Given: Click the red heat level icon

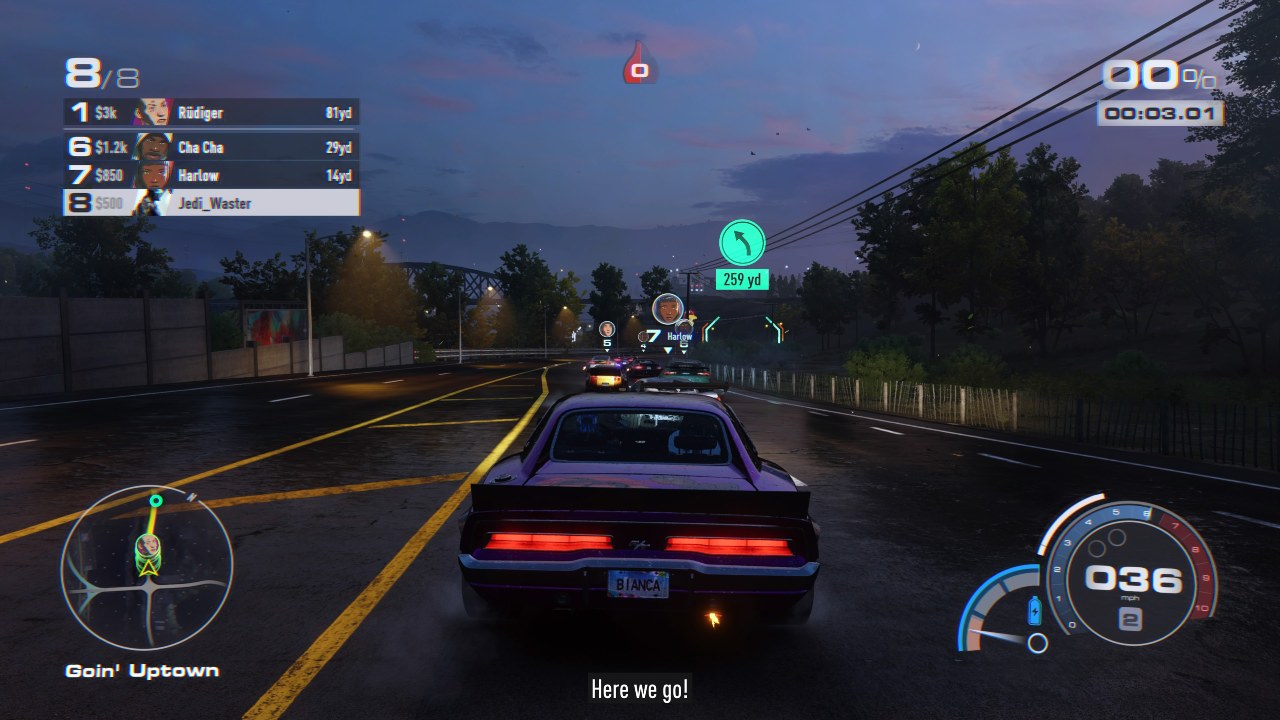Looking at the screenshot, I should 640,66.
